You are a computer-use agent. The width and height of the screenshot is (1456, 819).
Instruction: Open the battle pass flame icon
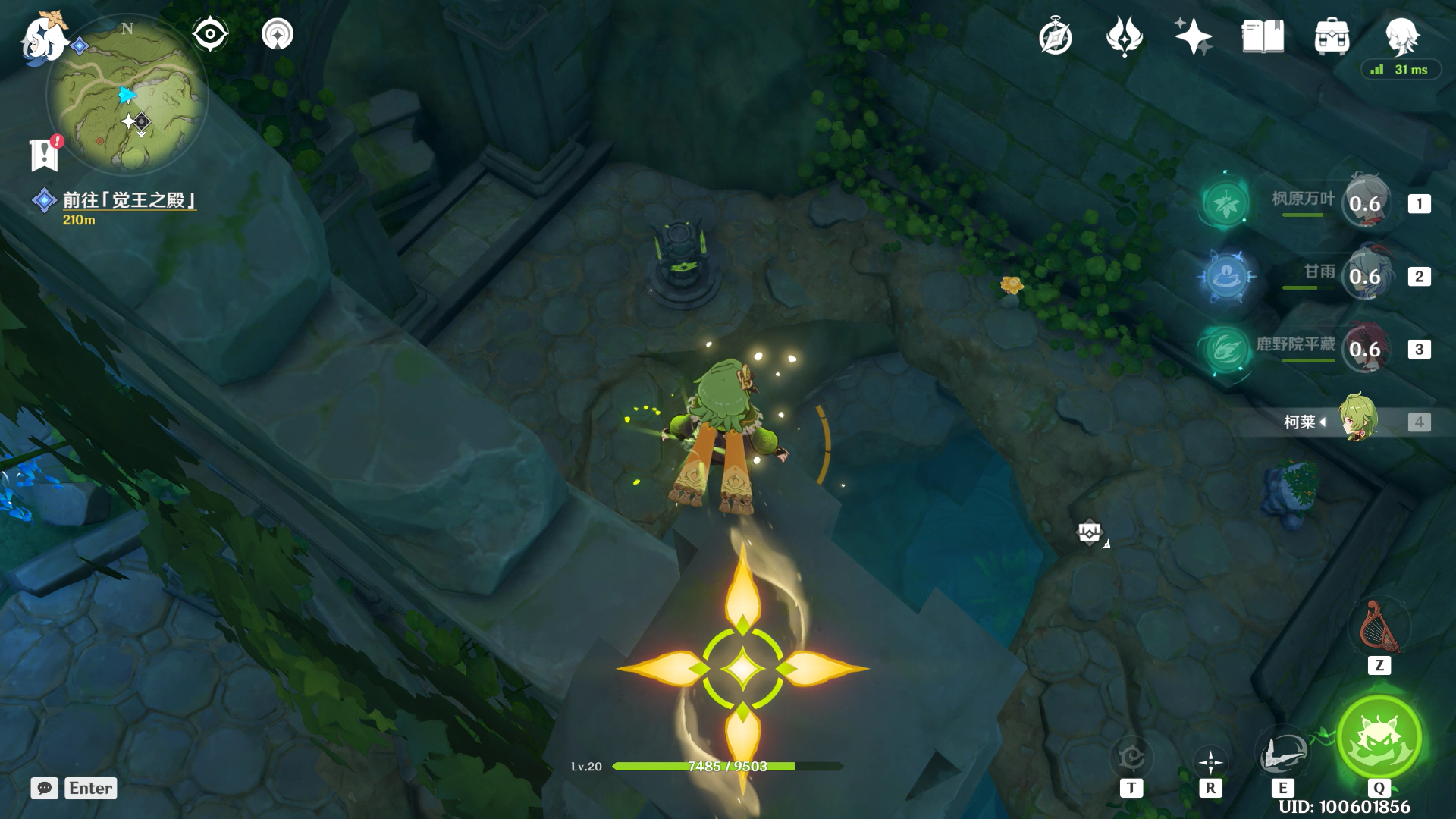point(1124,36)
